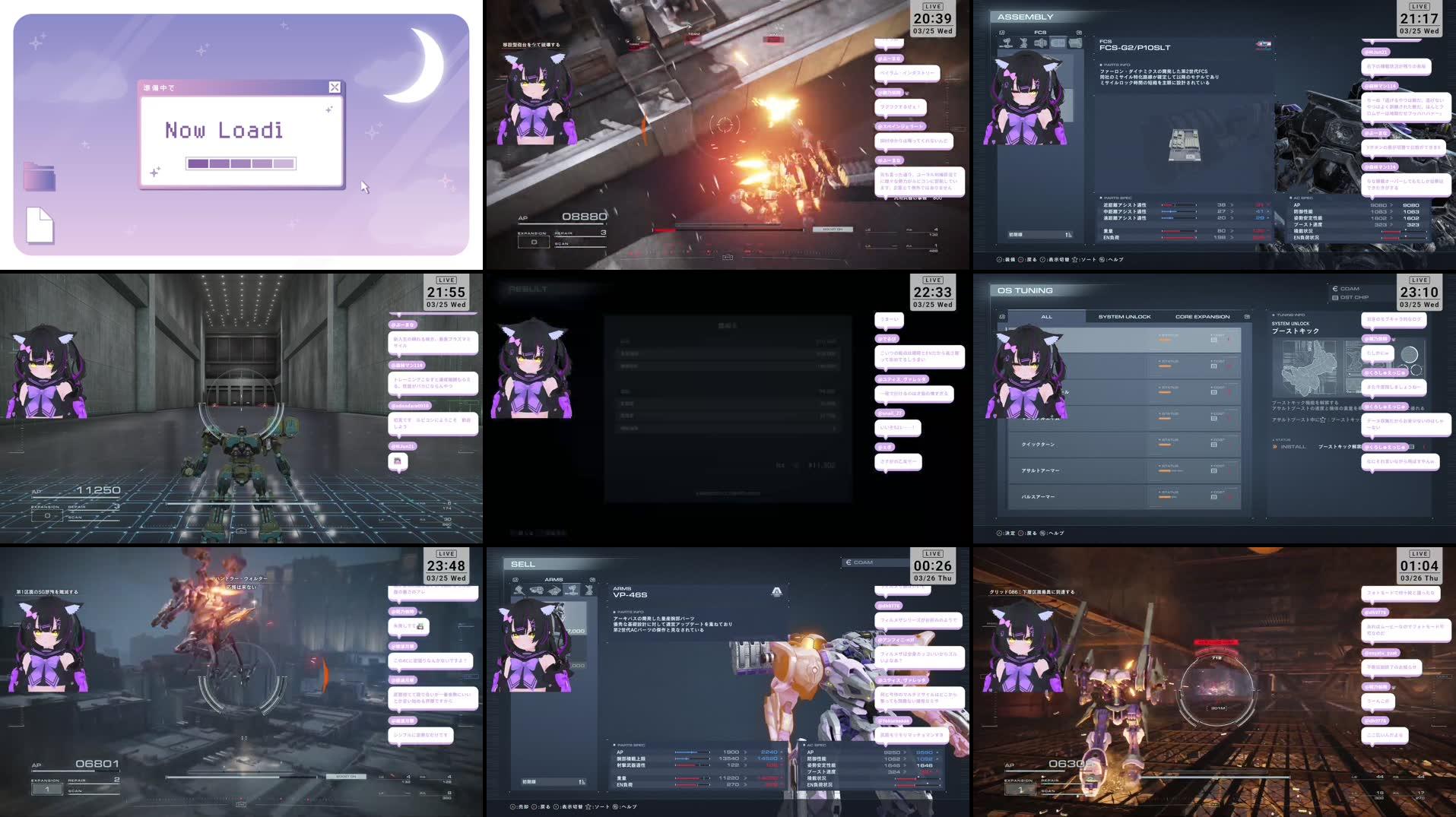The image size is (1456, 817).
Task: Click the OST CHIP icon on OS TUNING
Action: 1335,298
